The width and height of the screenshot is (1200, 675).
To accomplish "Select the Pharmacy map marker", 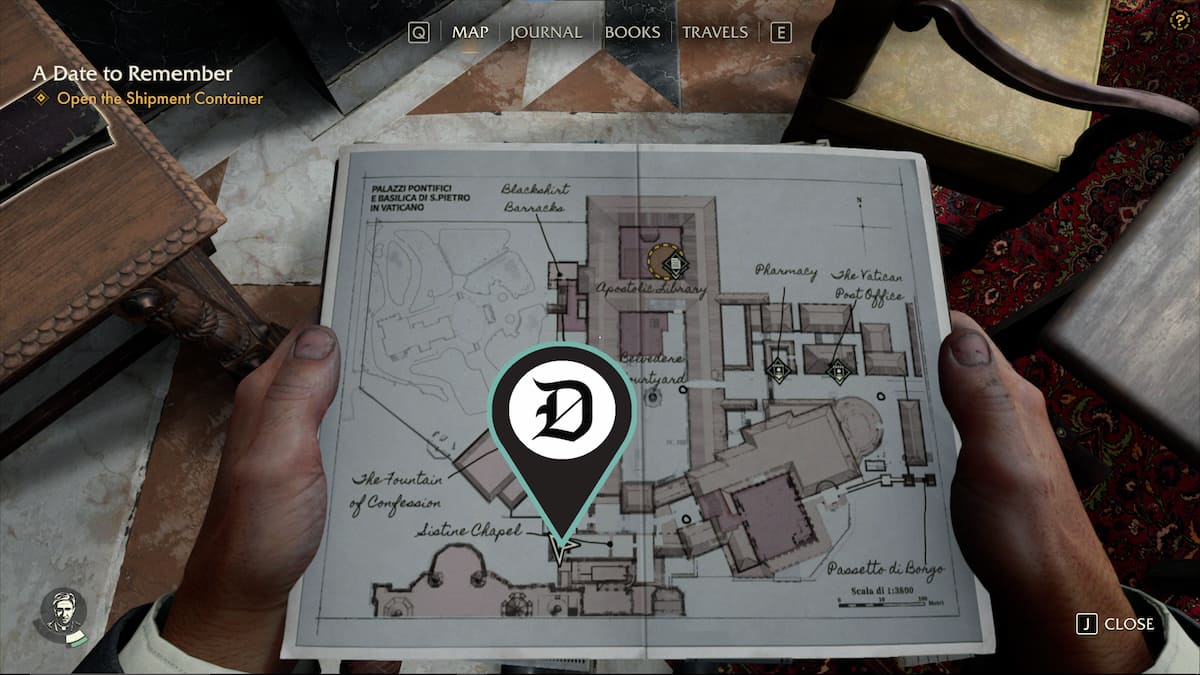I will point(779,370).
